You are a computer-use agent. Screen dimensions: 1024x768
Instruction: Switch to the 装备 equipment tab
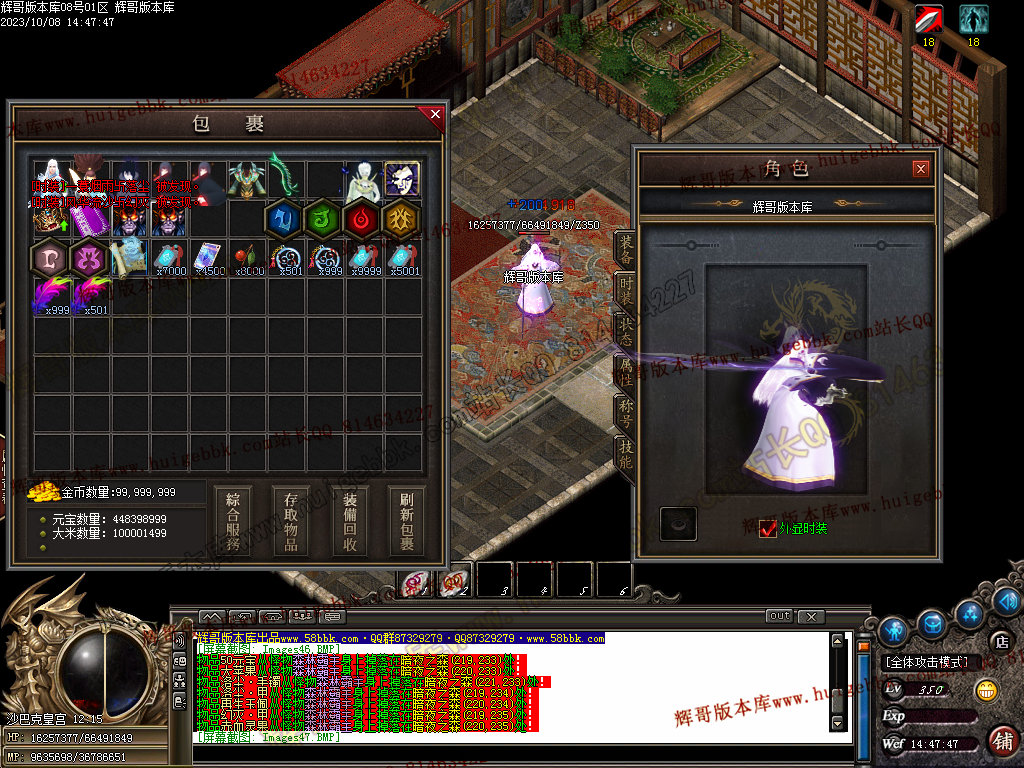point(624,254)
